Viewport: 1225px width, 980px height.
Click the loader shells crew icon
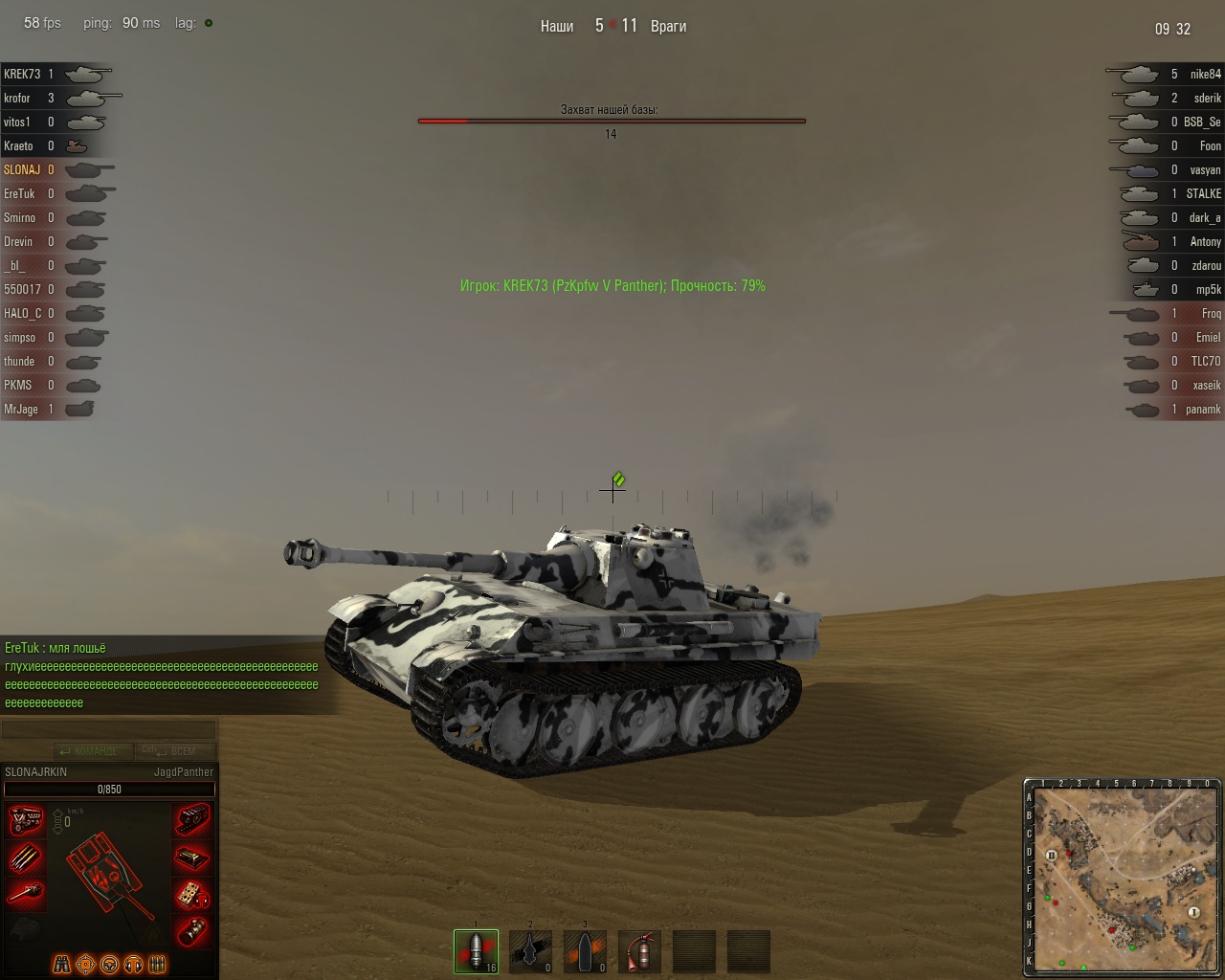tap(158, 964)
